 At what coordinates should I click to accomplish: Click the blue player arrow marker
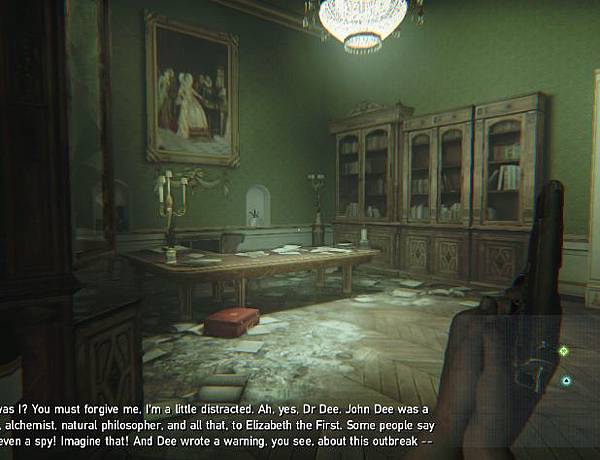pyautogui.click(x=567, y=381)
